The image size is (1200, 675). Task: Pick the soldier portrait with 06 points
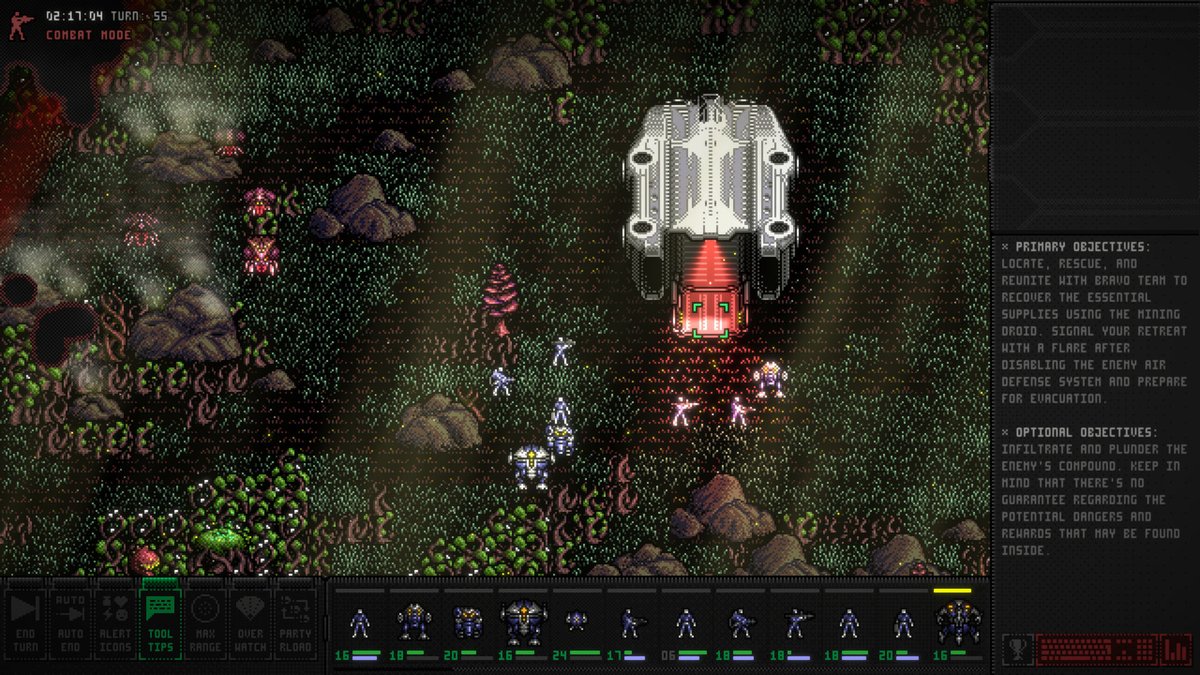click(x=685, y=624)
